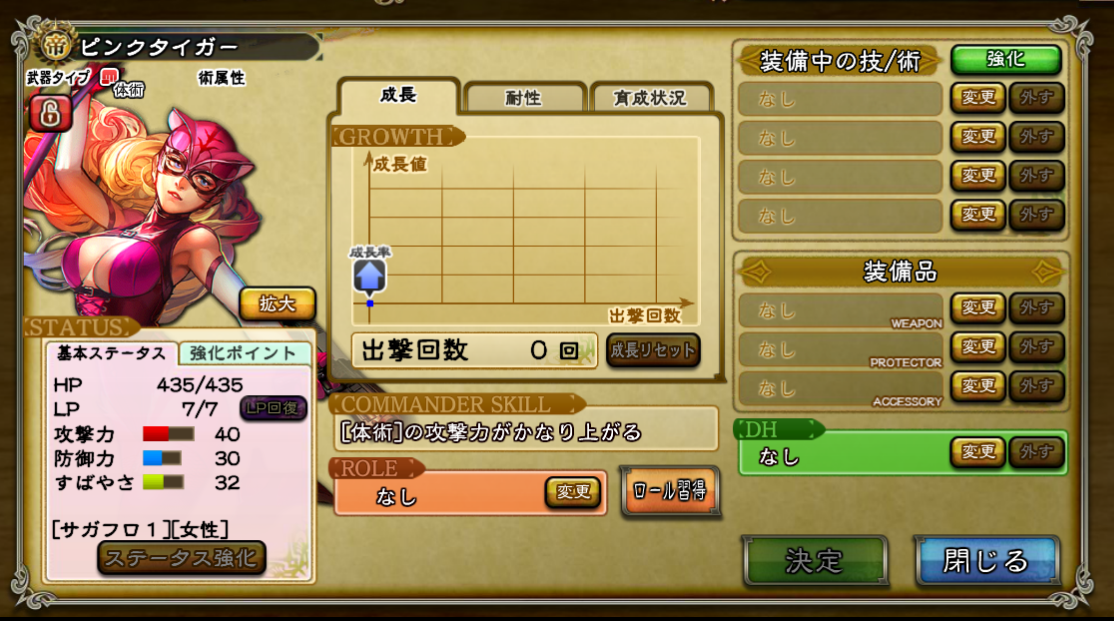Select the 成長 tab
The width and height of the screenshot is (1114, 621).
(x=398, y=96)
